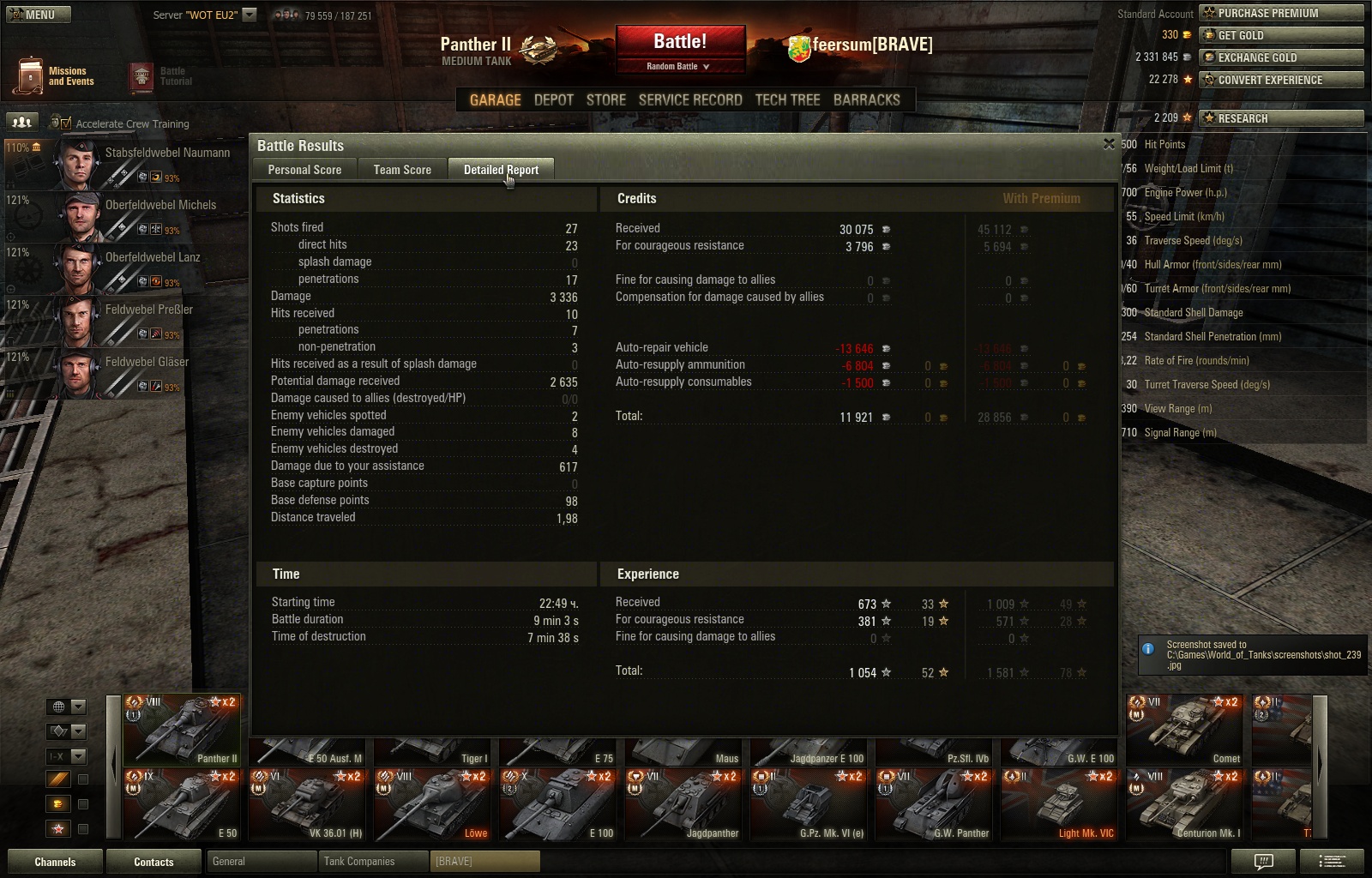Viewport: 1372px width, 878px height.
Task: Select the Löwe tank in the carousel
Action: pyautogui.click(x=431, y=804)
